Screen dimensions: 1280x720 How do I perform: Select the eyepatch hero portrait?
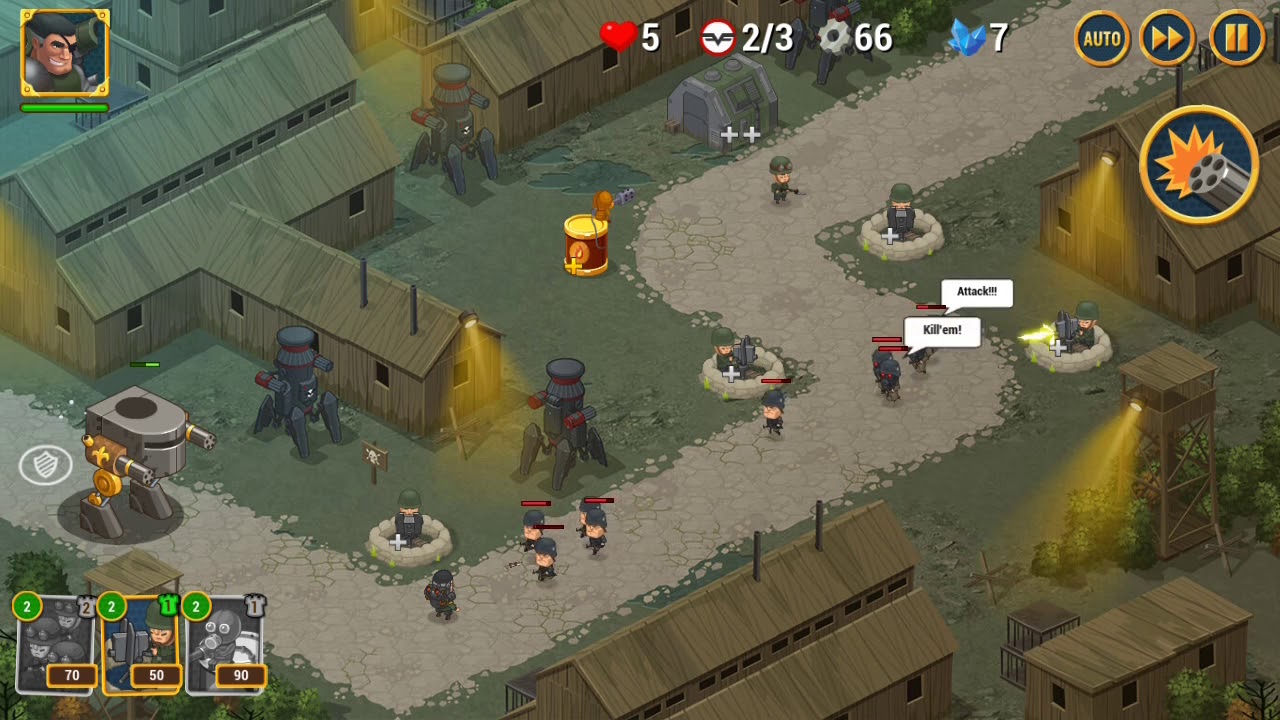tap(64, 53)
